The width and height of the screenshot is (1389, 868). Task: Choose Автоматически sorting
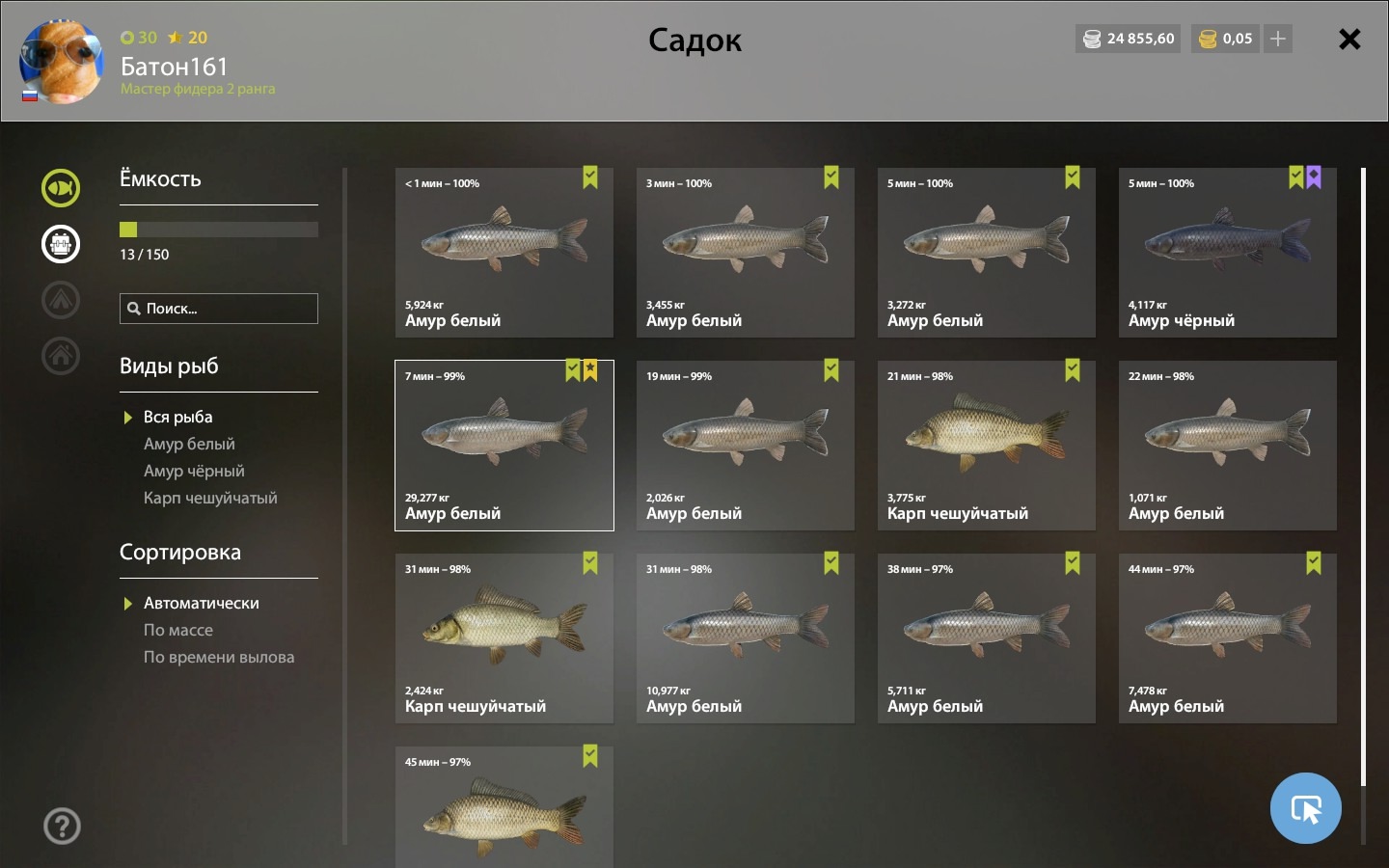coord(201,603)
